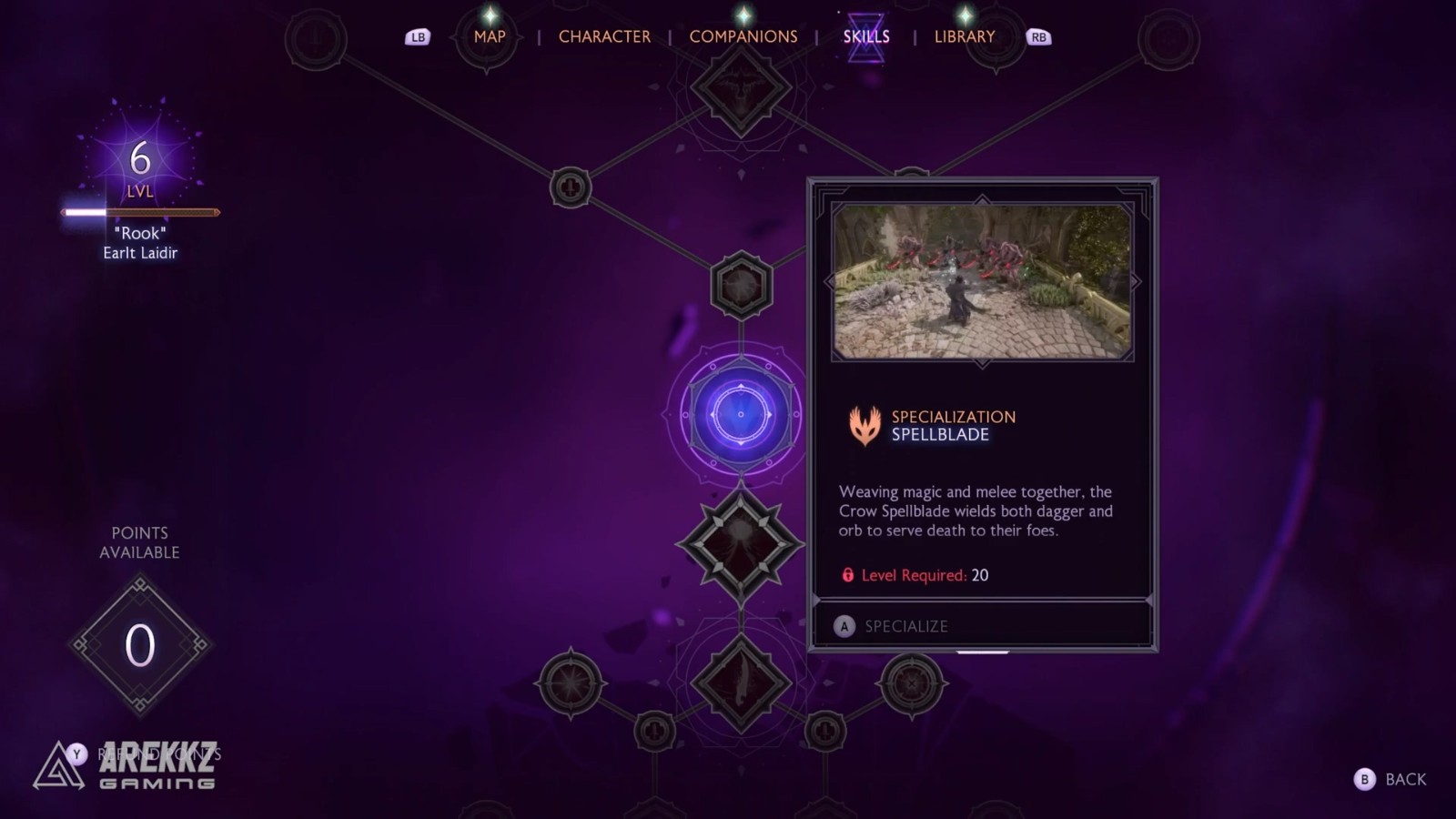Screen dimensions: 1456x819
Task: Click the Spellblade preview thumbnail
Action: pyautogui.click(x=982, y=281)
